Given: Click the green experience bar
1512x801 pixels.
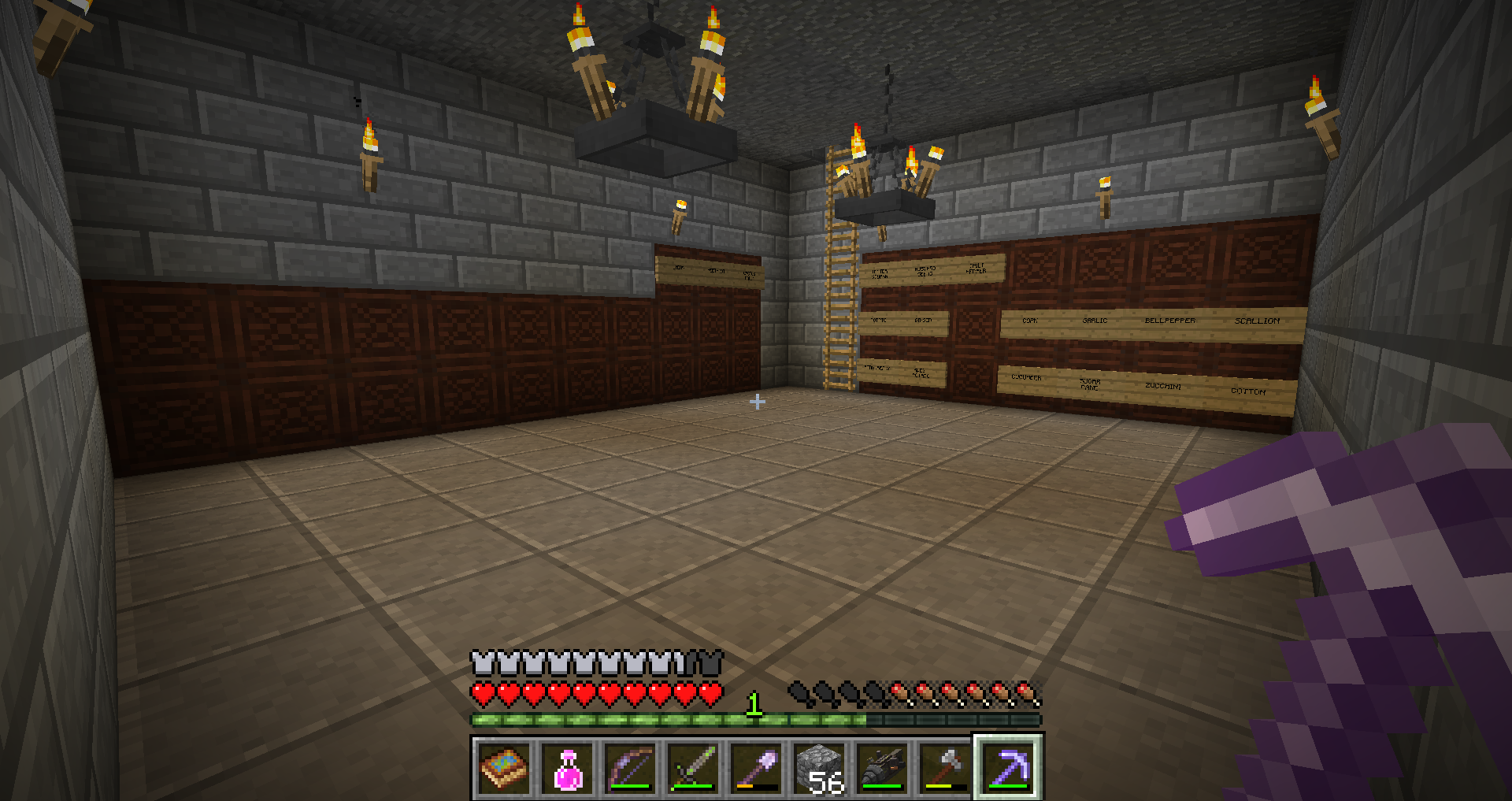Looking at the screenshot, I should click(x=669, y=718).
